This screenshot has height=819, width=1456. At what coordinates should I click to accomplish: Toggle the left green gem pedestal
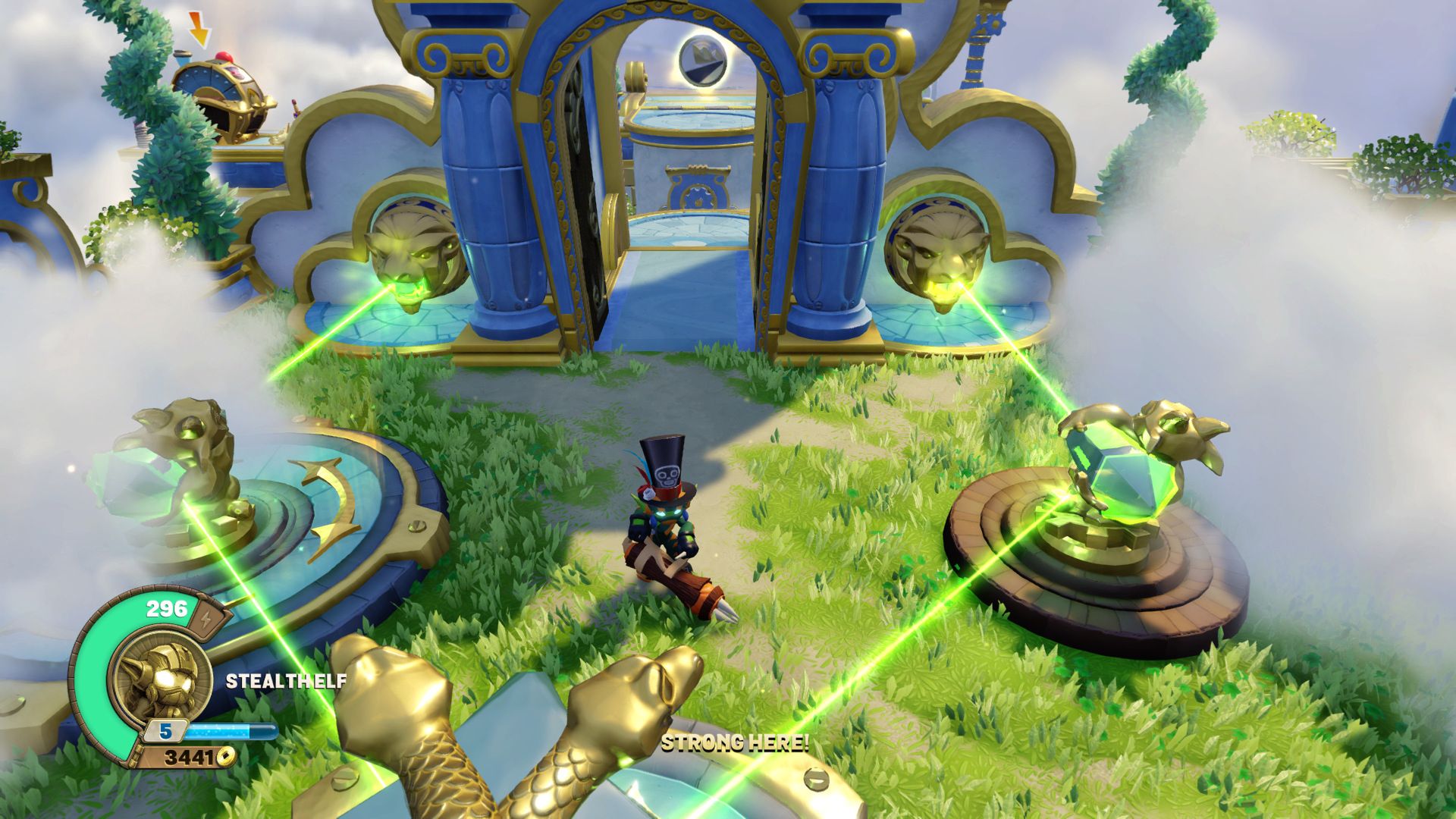(x=152, y=470)
